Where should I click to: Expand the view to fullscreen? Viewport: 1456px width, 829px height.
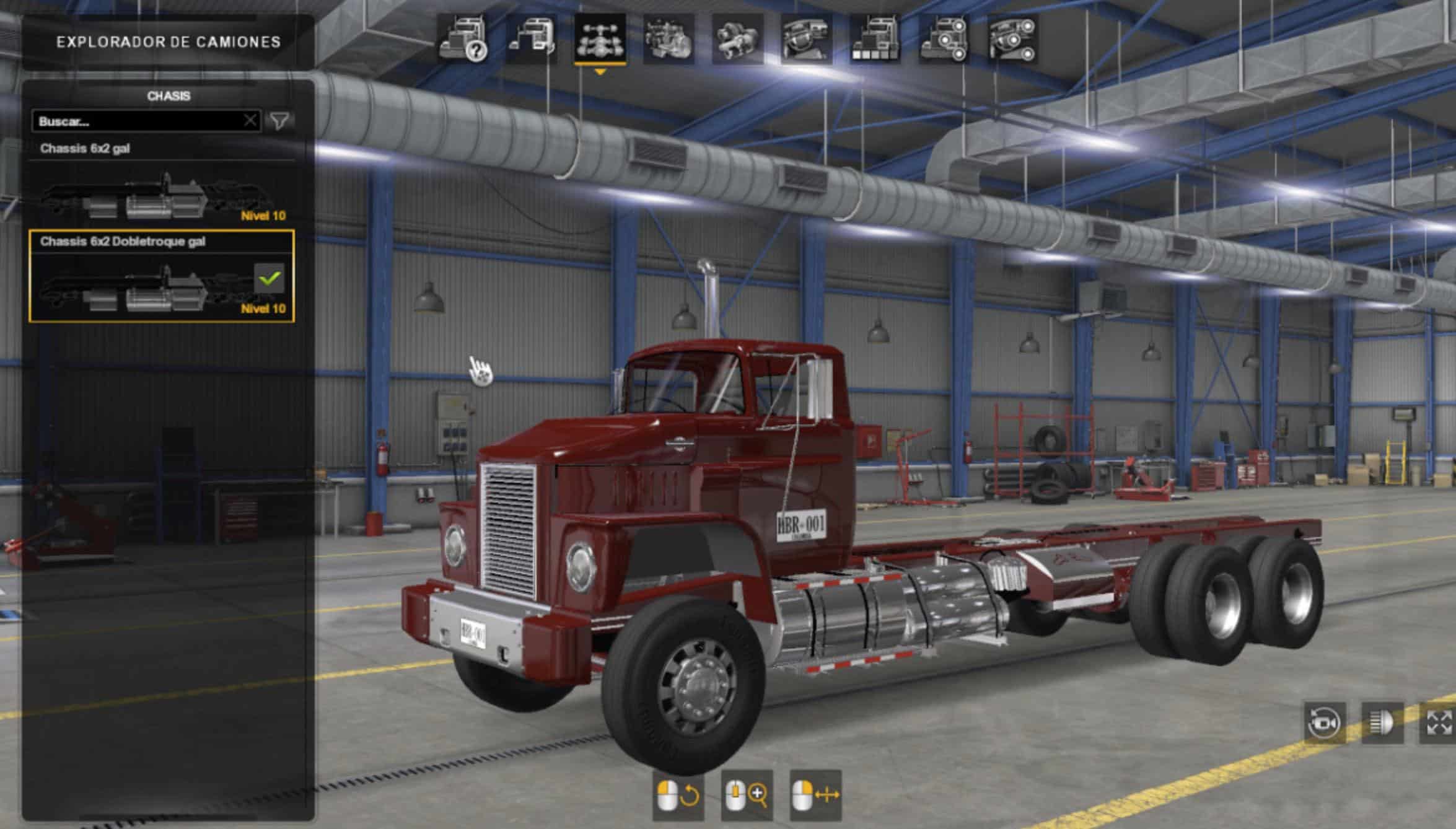pyautogui.click(x=1438, y=722)
